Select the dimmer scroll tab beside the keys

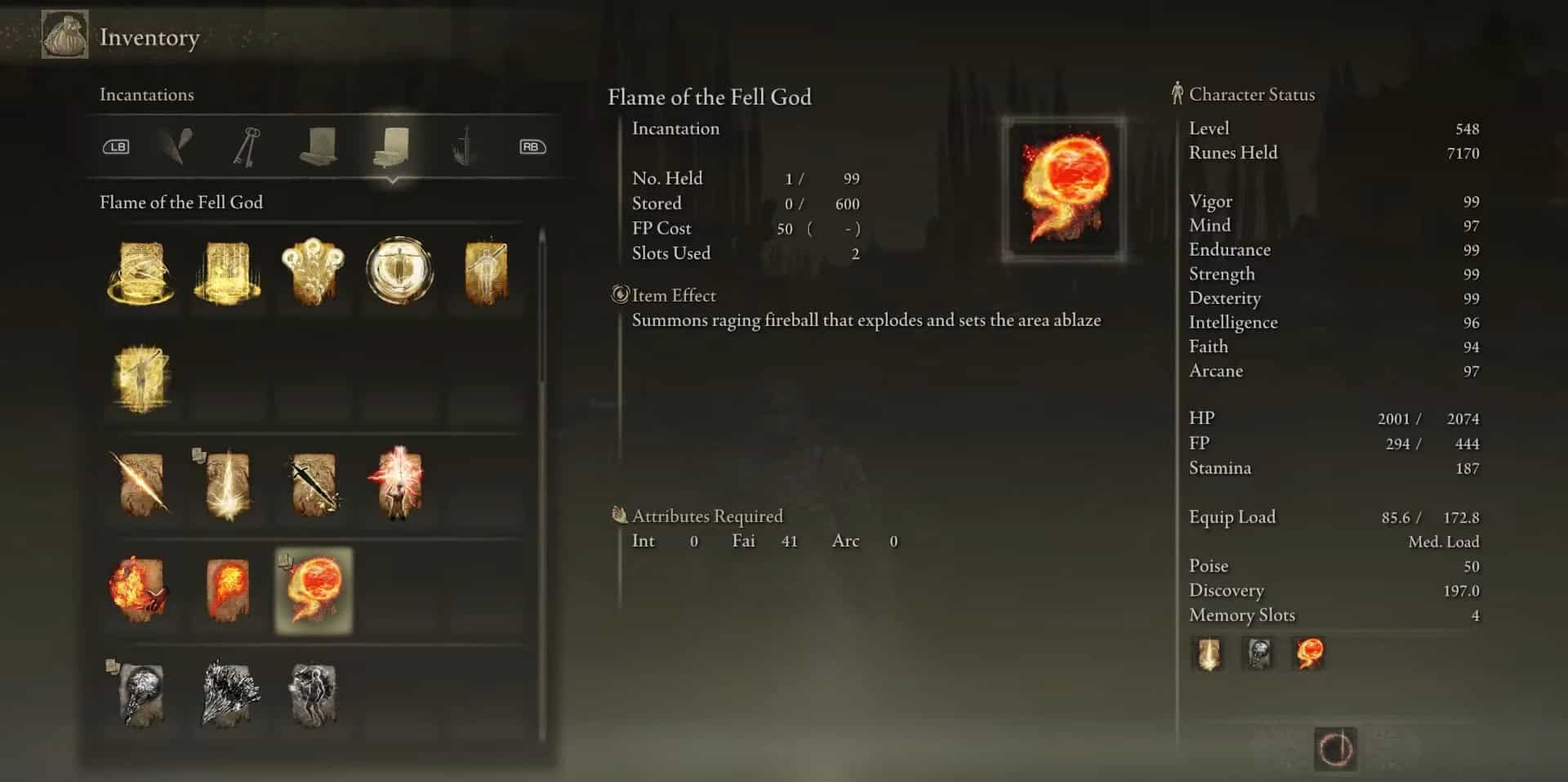click(x=318, y=146)
